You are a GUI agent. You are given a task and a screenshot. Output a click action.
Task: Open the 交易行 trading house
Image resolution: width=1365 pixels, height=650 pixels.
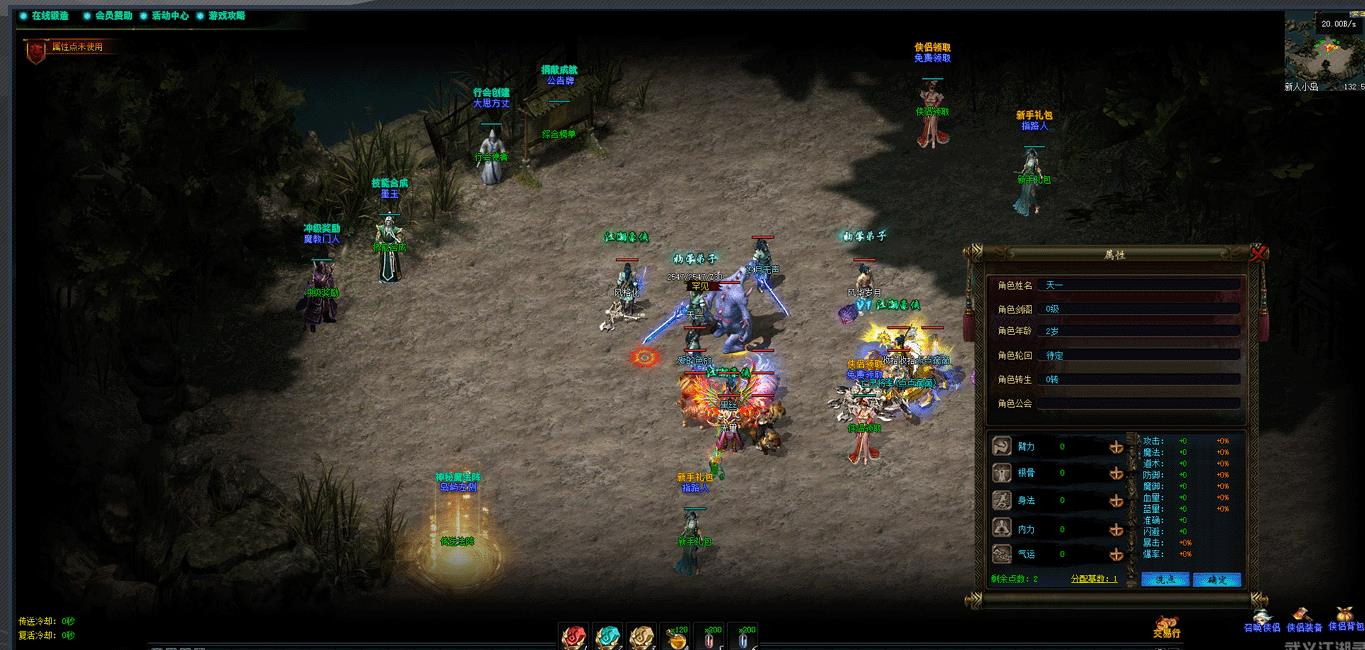(1167, 628)
